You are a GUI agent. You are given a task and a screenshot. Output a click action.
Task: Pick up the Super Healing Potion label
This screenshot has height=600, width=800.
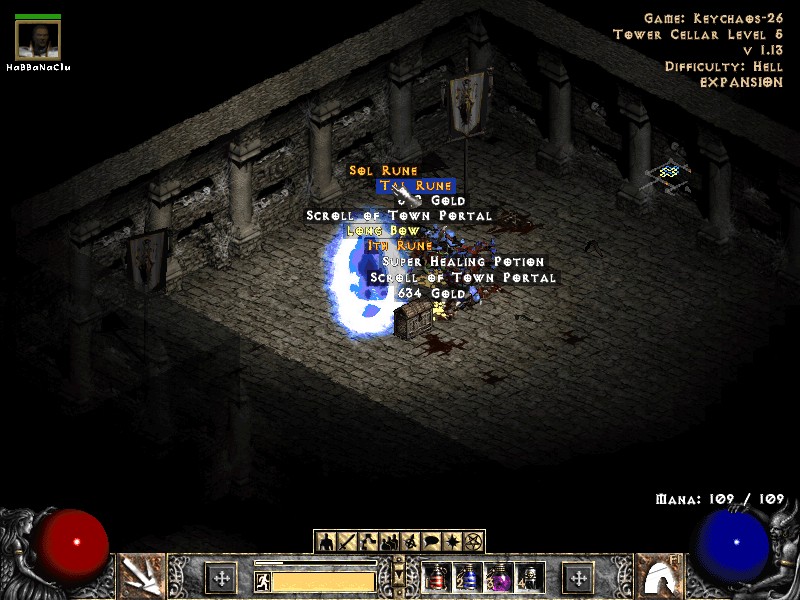463,262
